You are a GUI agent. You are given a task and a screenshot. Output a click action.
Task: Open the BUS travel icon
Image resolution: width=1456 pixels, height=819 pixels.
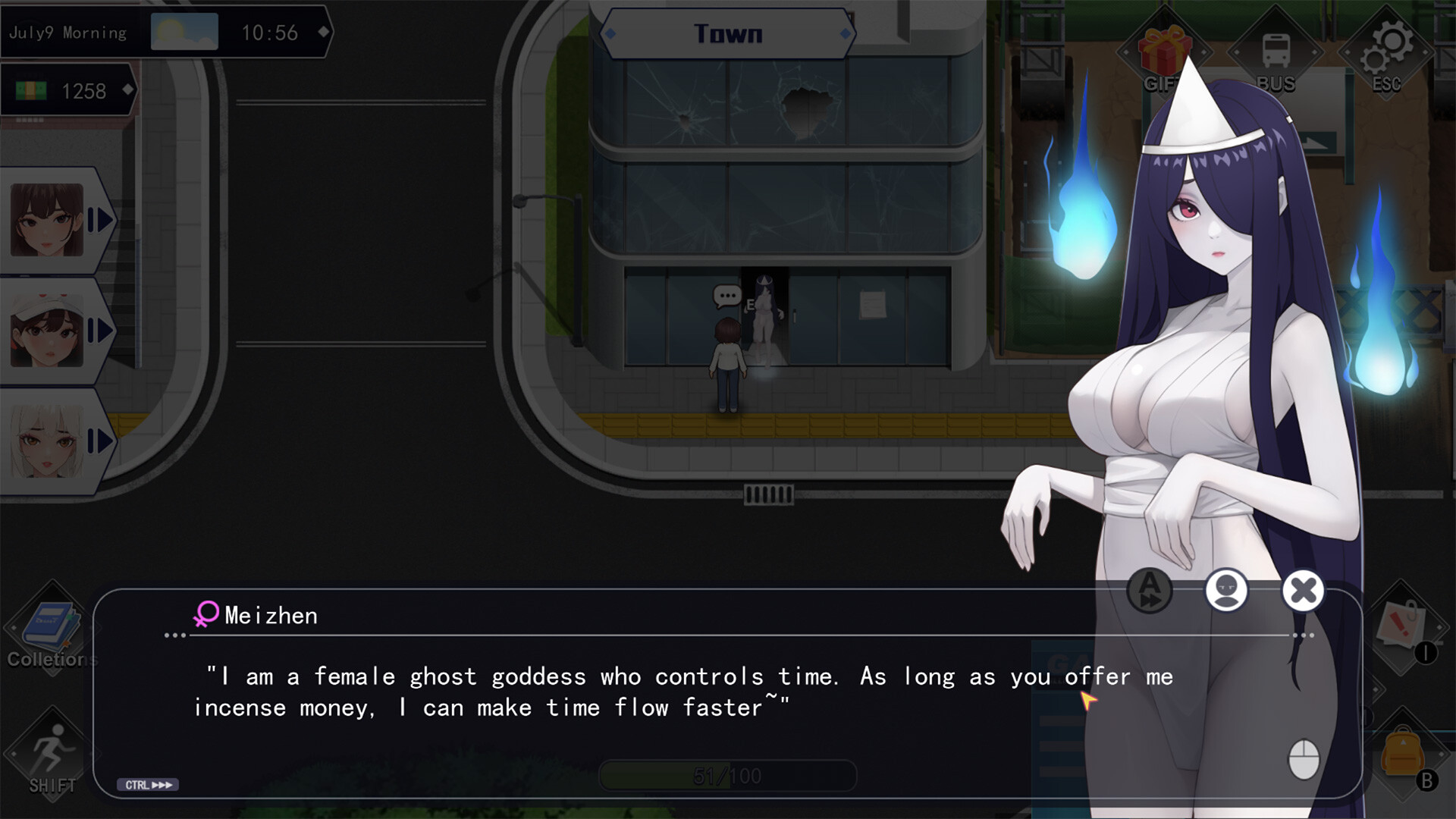[x=1276, y=53]
